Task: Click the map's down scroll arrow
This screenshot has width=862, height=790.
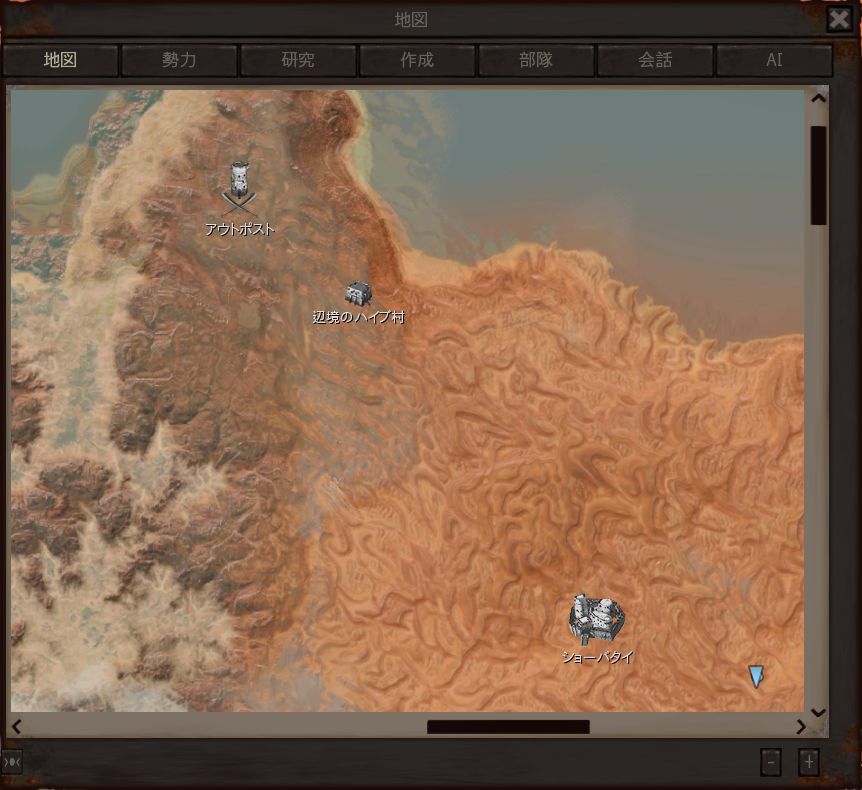Action: (818, 712)
